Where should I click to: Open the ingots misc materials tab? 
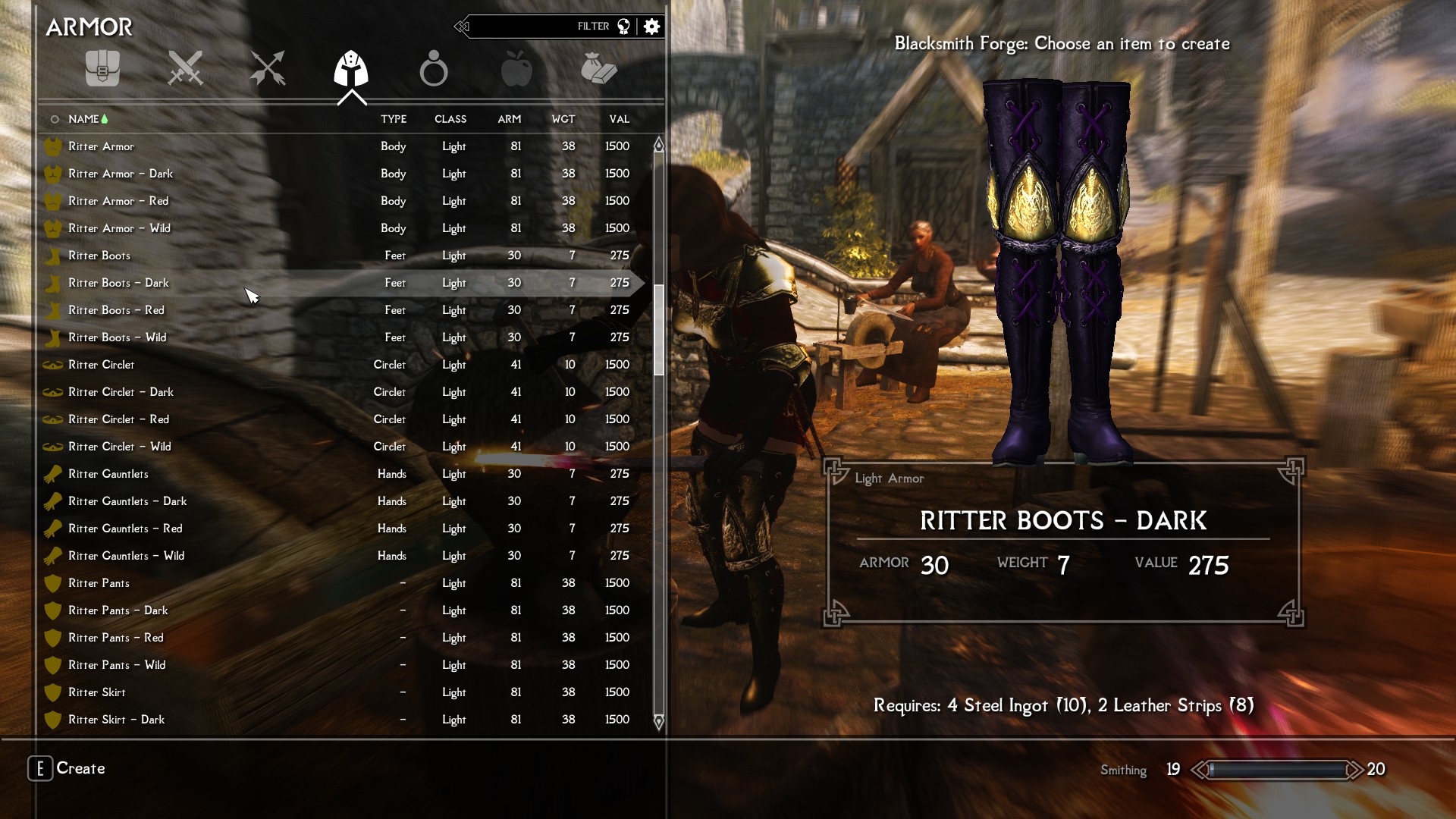coord(599,68)
